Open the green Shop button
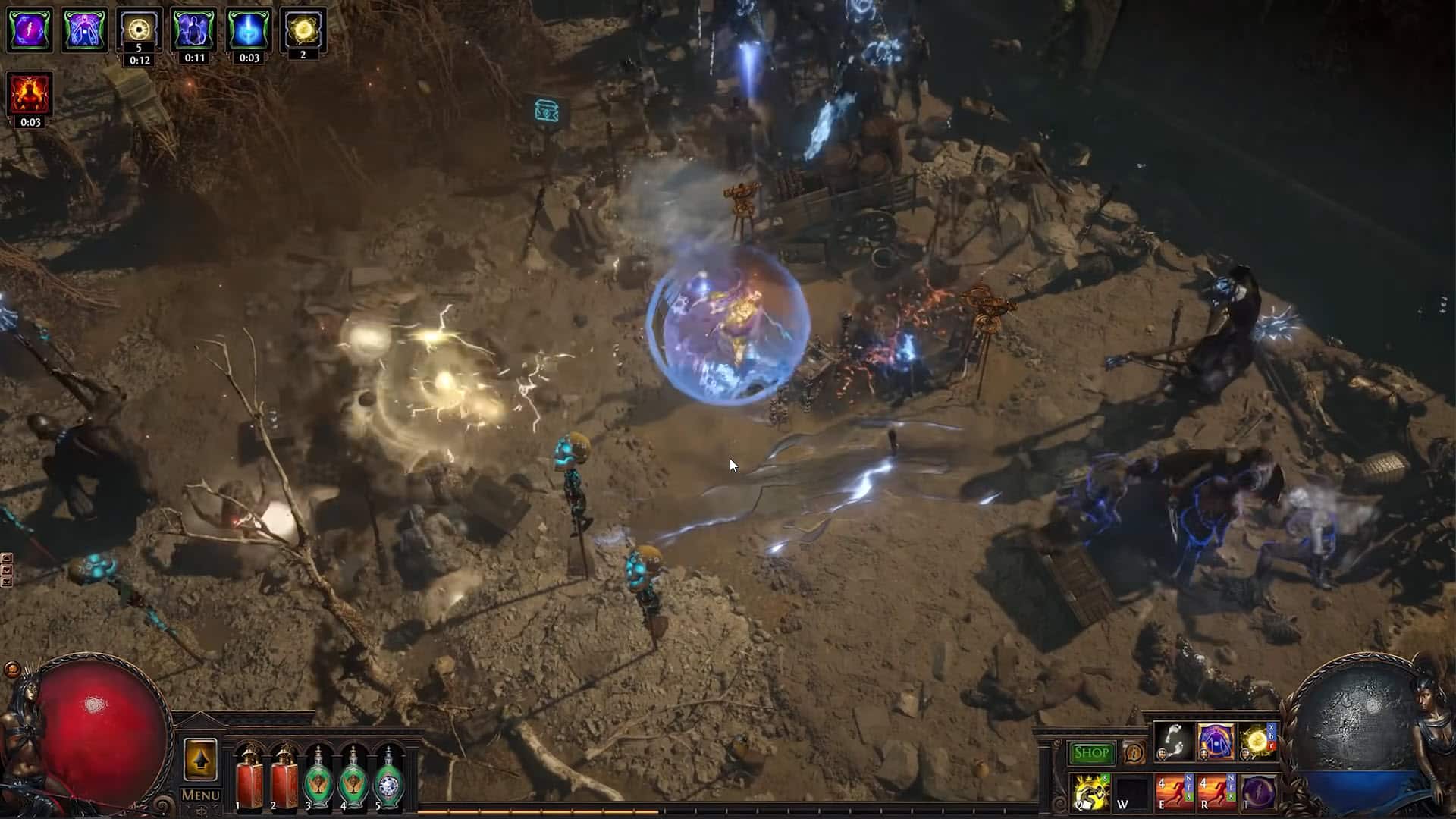The height and width of the screenshot is (819, 1456). (x=1092, y=753)
